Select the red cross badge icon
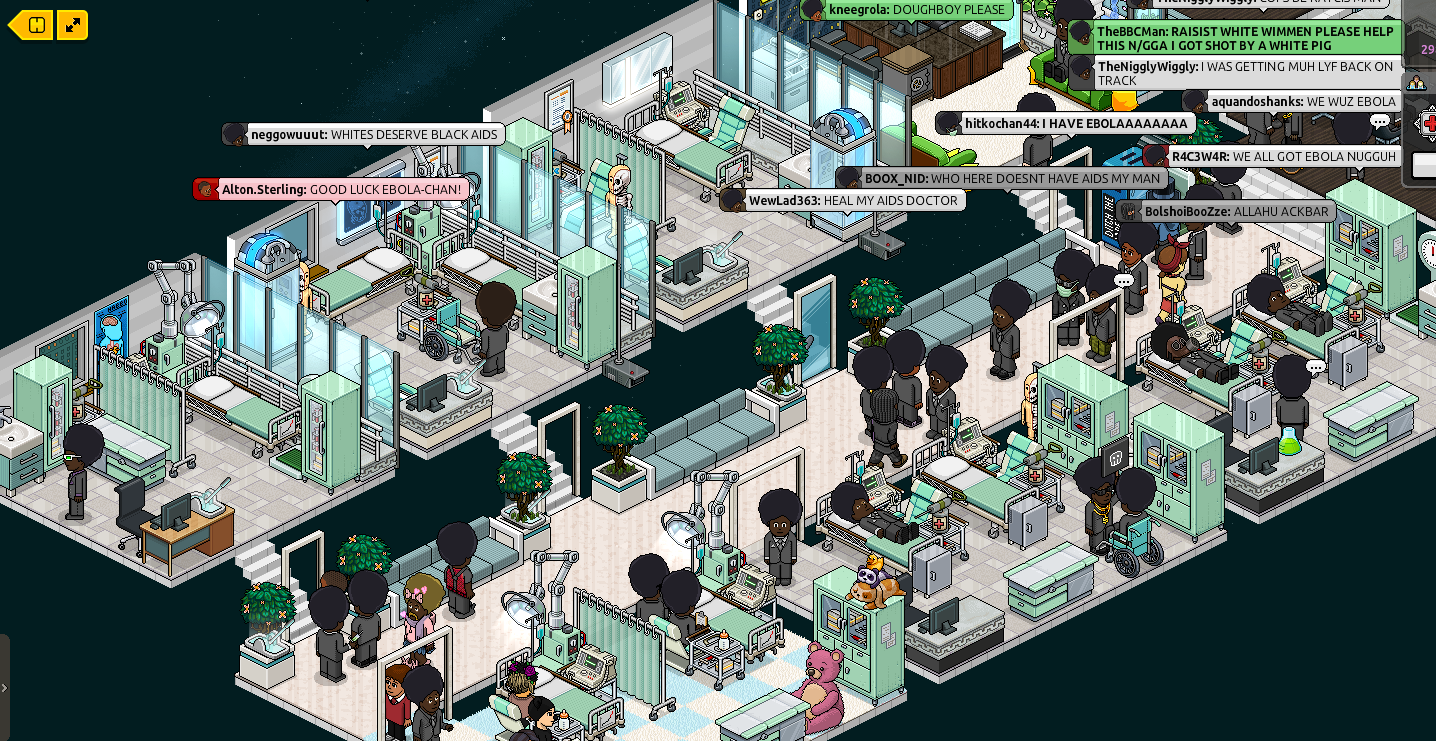Viewport: 1436px width, 741px height. [1428, 123]
